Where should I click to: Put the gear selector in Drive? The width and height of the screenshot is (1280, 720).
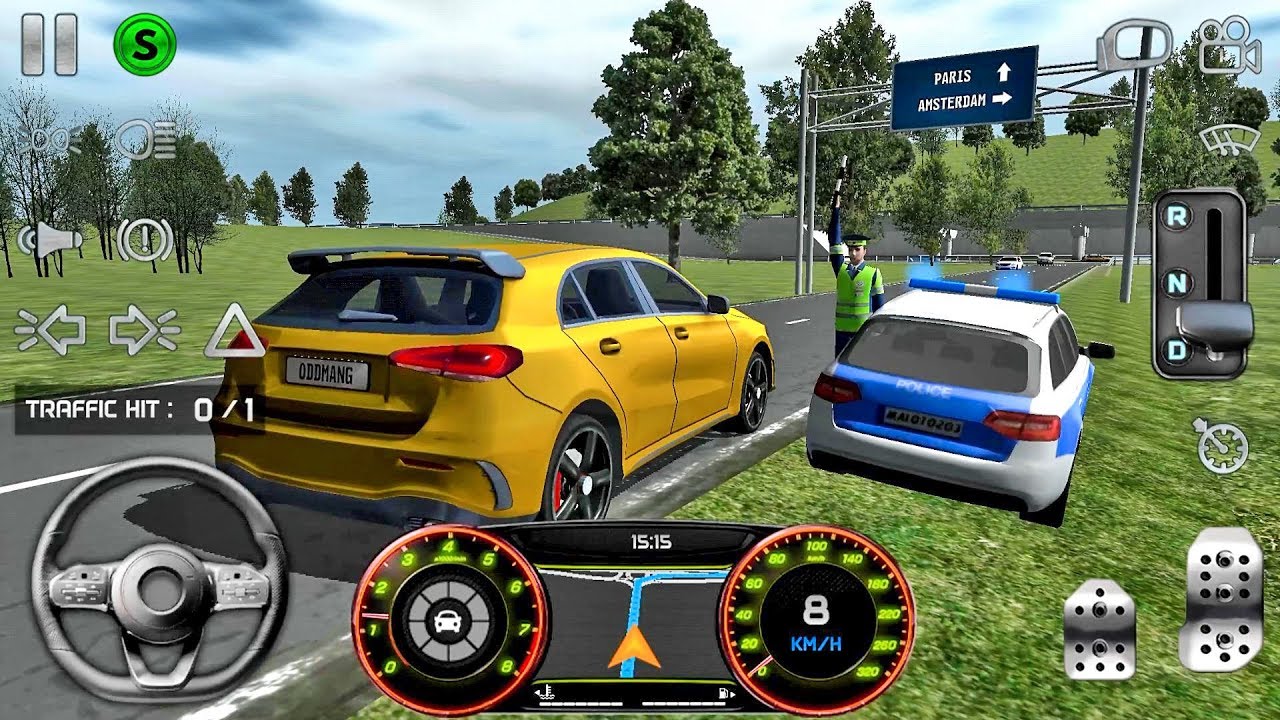pyautogui.click(x=1178, y=350)
